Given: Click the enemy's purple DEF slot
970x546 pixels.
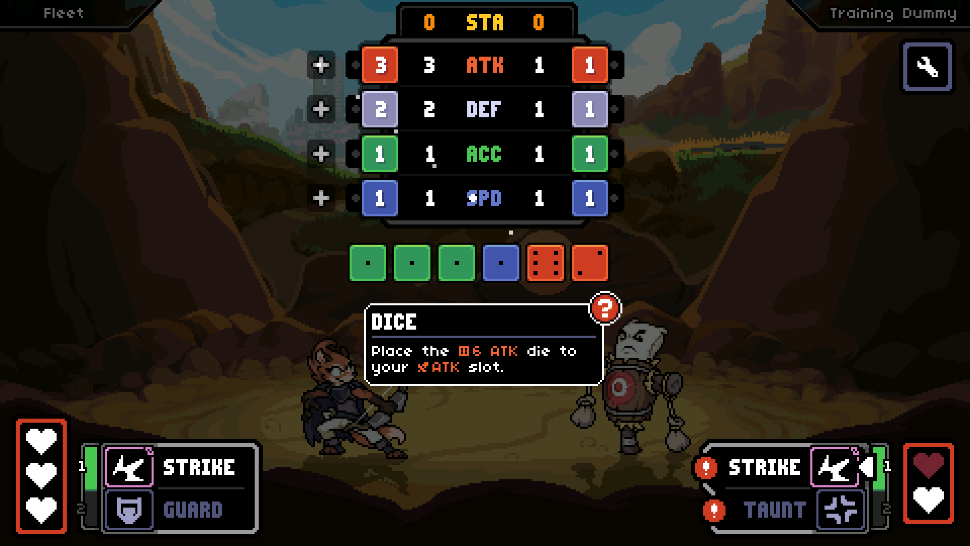Looking at the screenshot, I should tap(590, 110).
